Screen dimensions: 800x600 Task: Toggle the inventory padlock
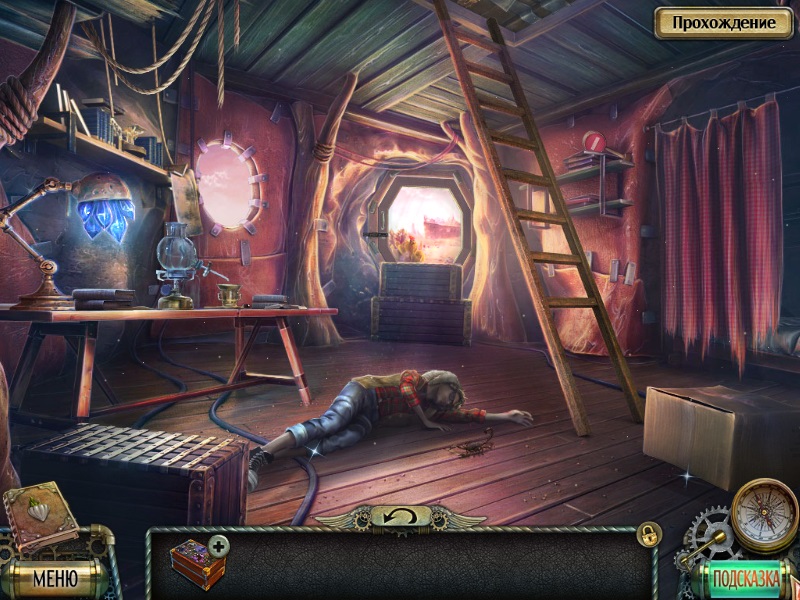click(648, 533)
